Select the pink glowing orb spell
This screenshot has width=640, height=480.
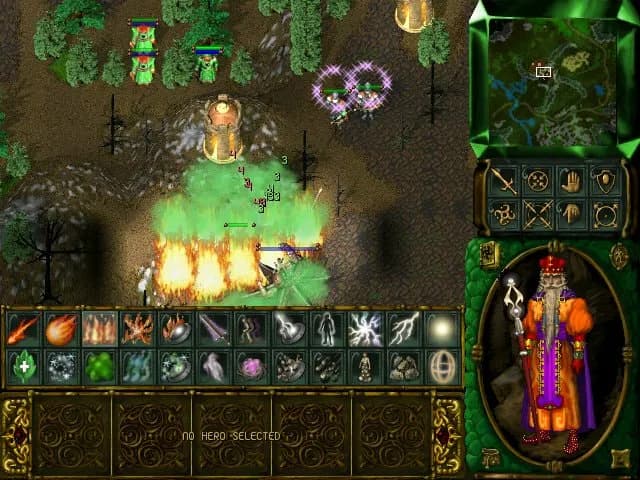click(249, 367)
